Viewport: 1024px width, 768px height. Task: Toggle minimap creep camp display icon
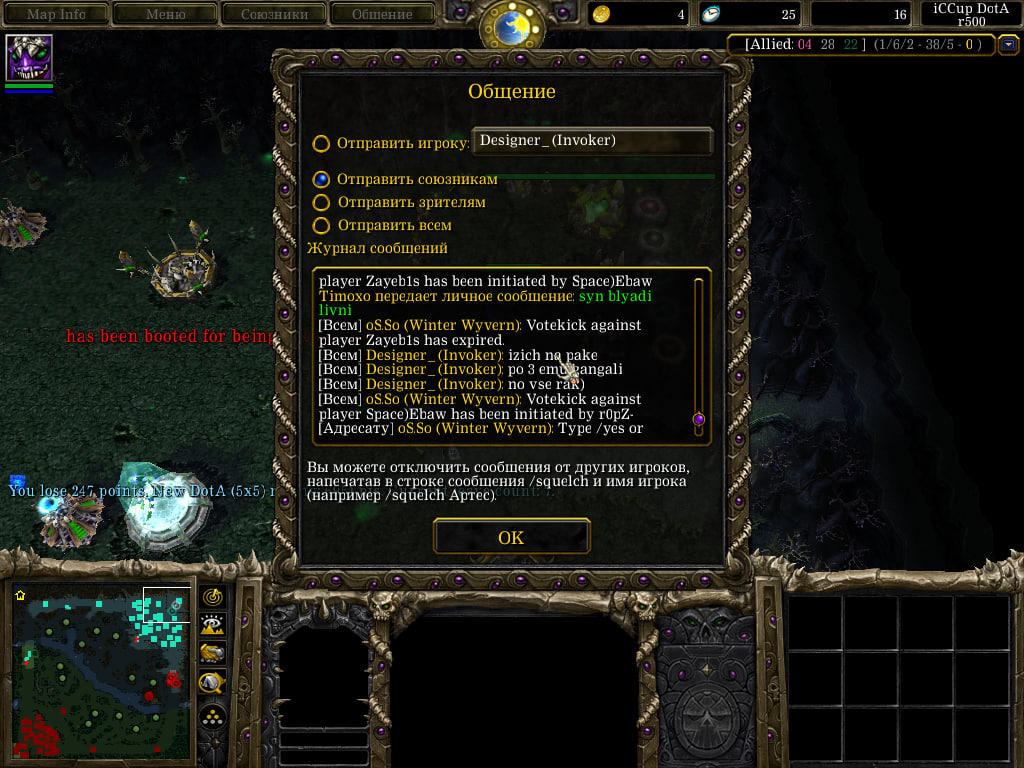[212, 683]
